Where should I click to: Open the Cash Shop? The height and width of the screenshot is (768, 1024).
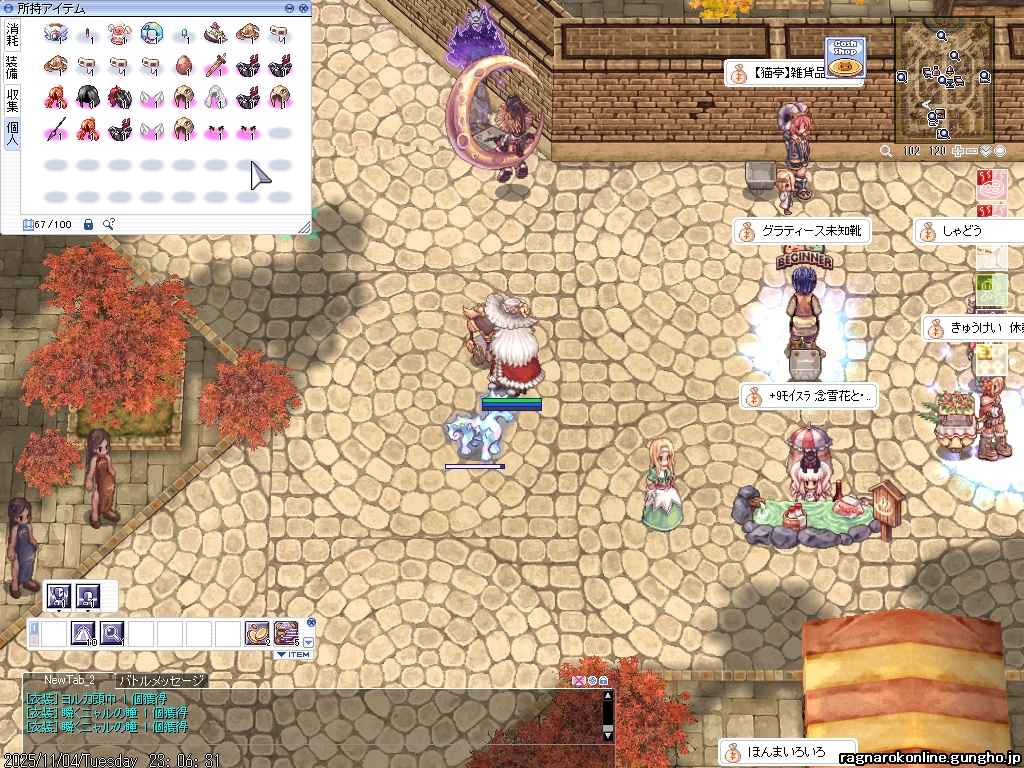844,57
